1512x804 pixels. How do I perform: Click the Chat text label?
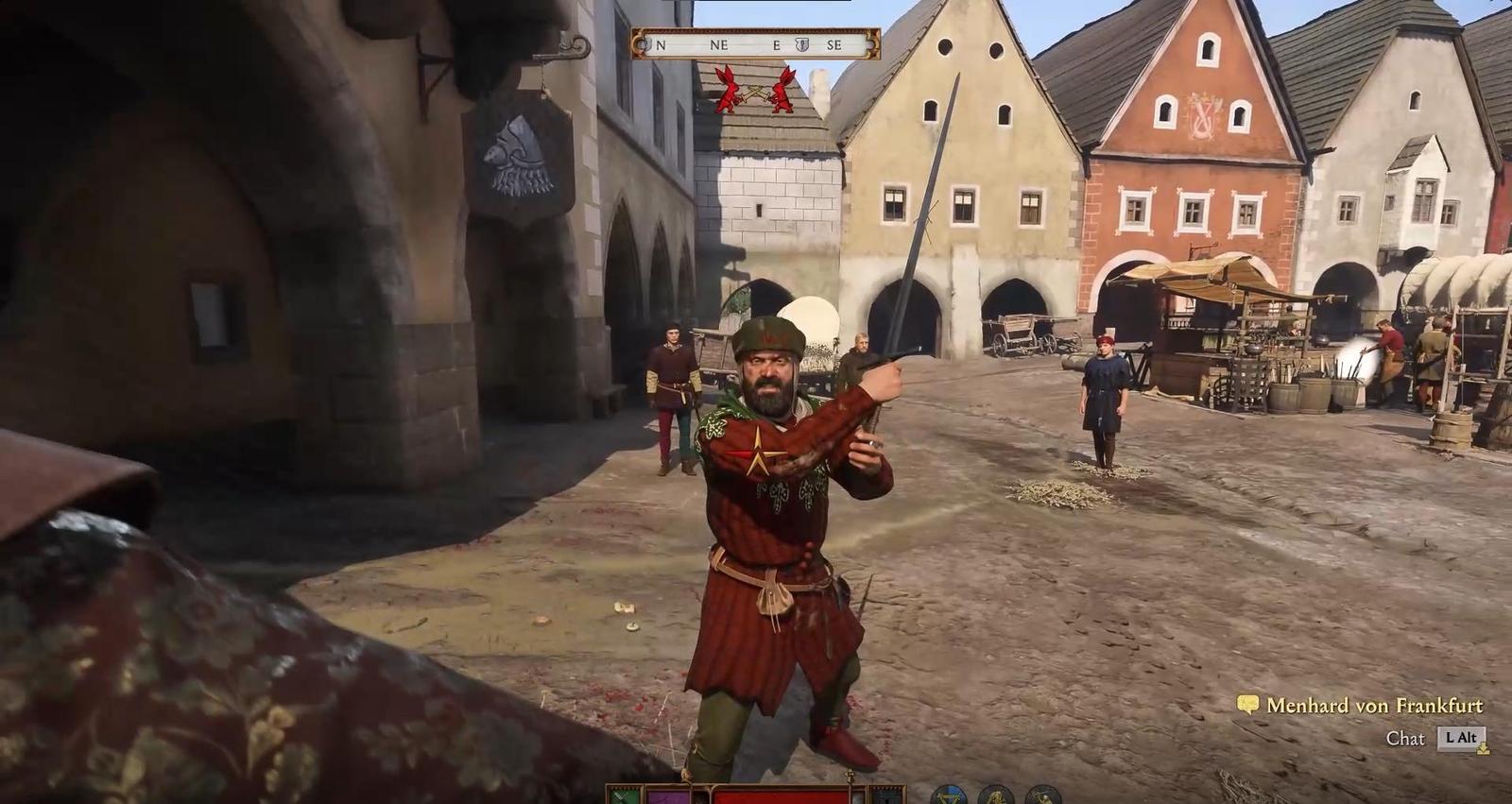tap(1405, 737)
